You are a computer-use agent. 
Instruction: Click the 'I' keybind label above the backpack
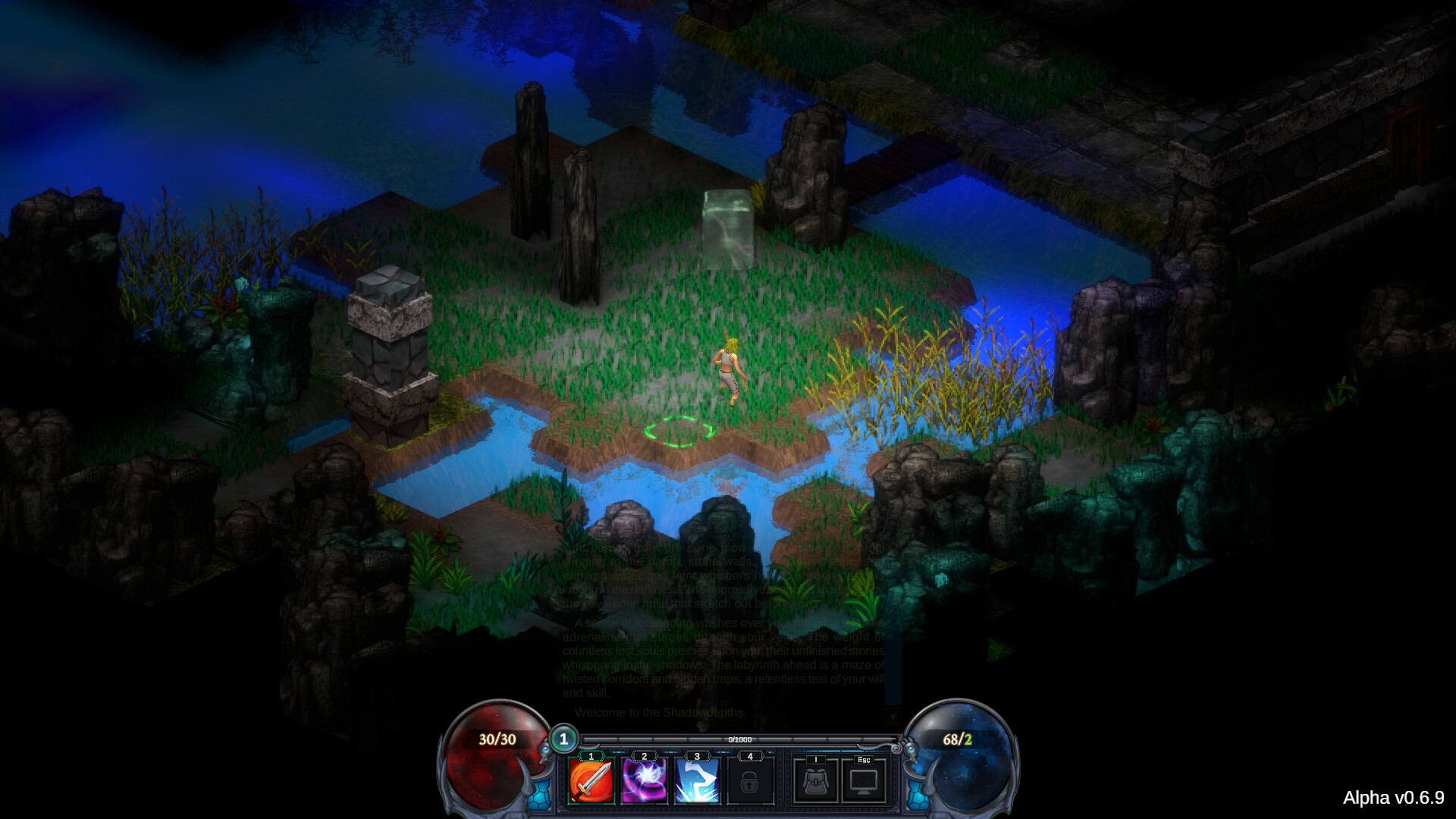coord(815,759)
